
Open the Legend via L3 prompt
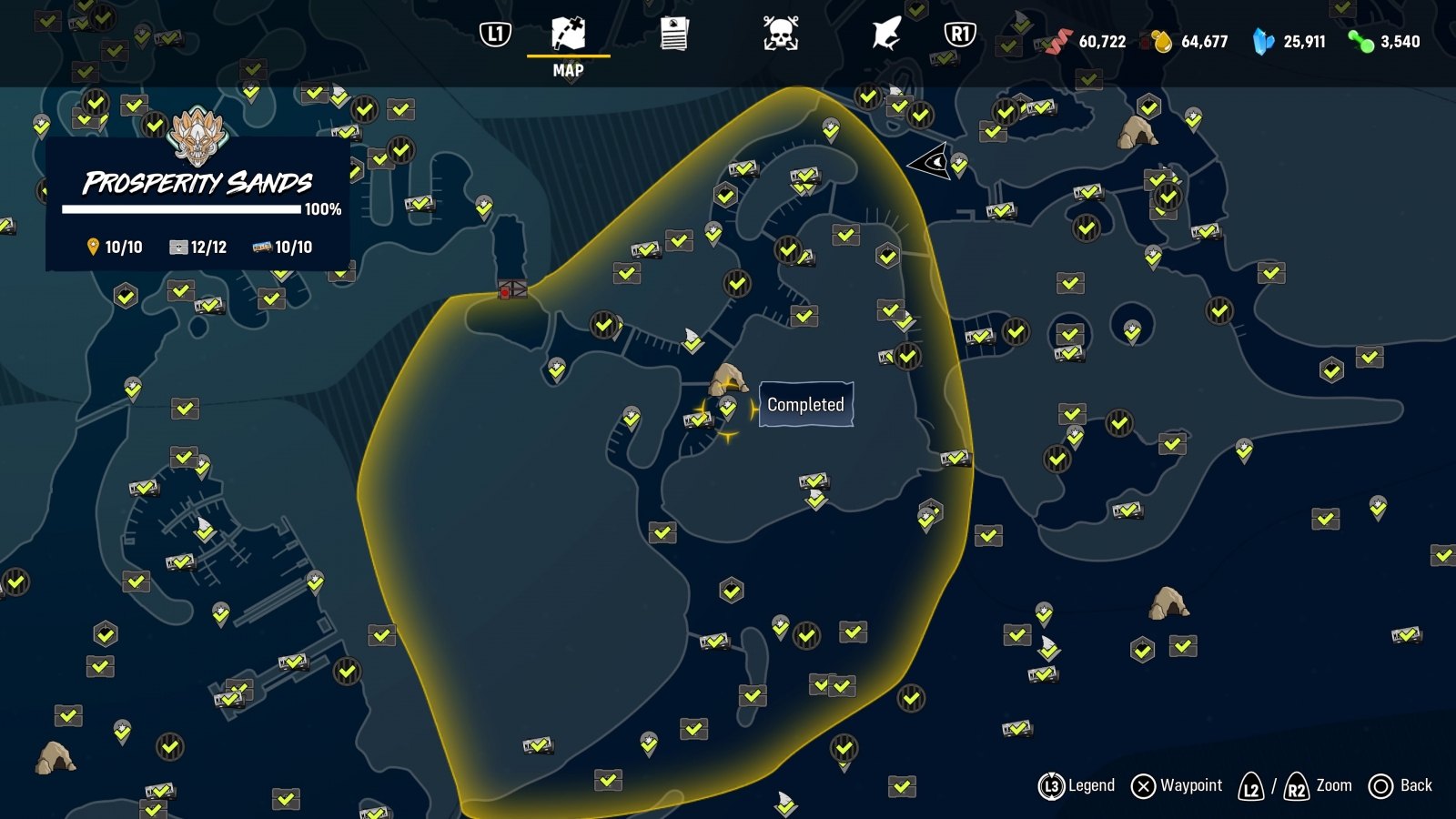pyautogui.click(x=1078, y=784)
